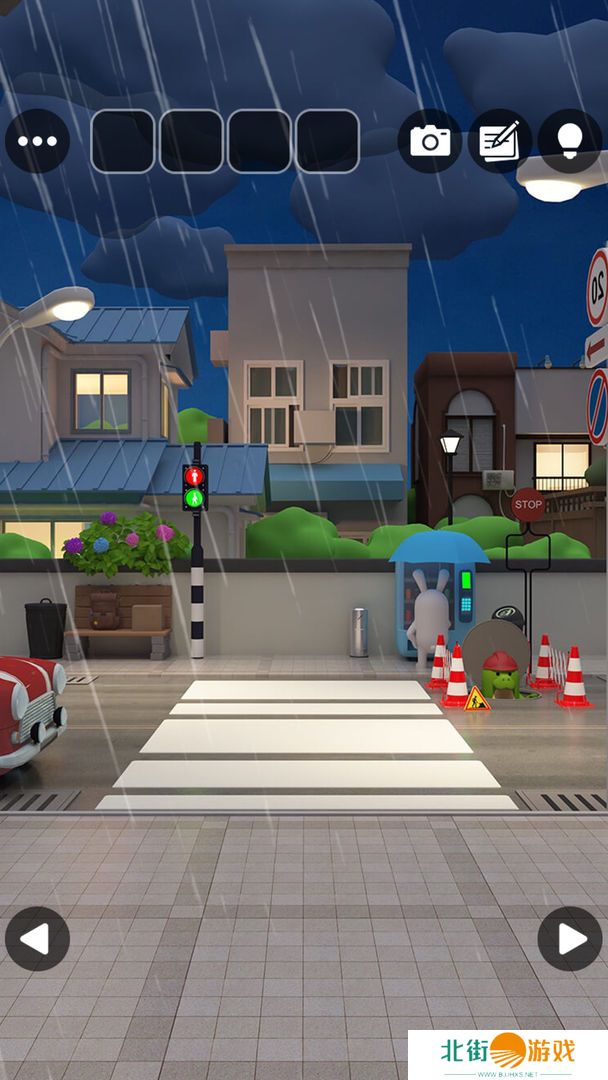Open the notepad memo button
The width and height of the screenshot is (608, 1080).
[500, 141]
